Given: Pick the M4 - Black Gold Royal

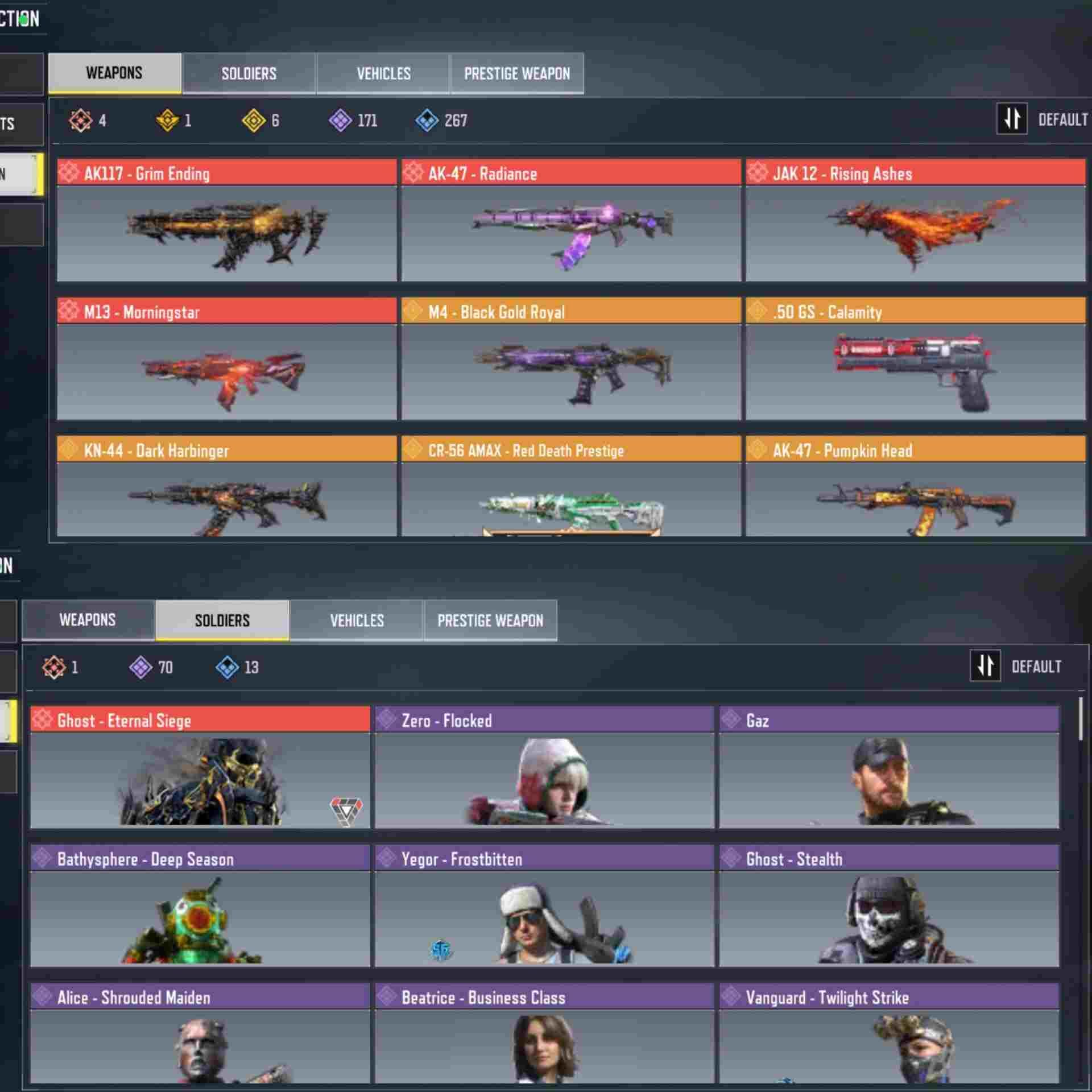Looking at the screenshot, I should click(571, 359).
